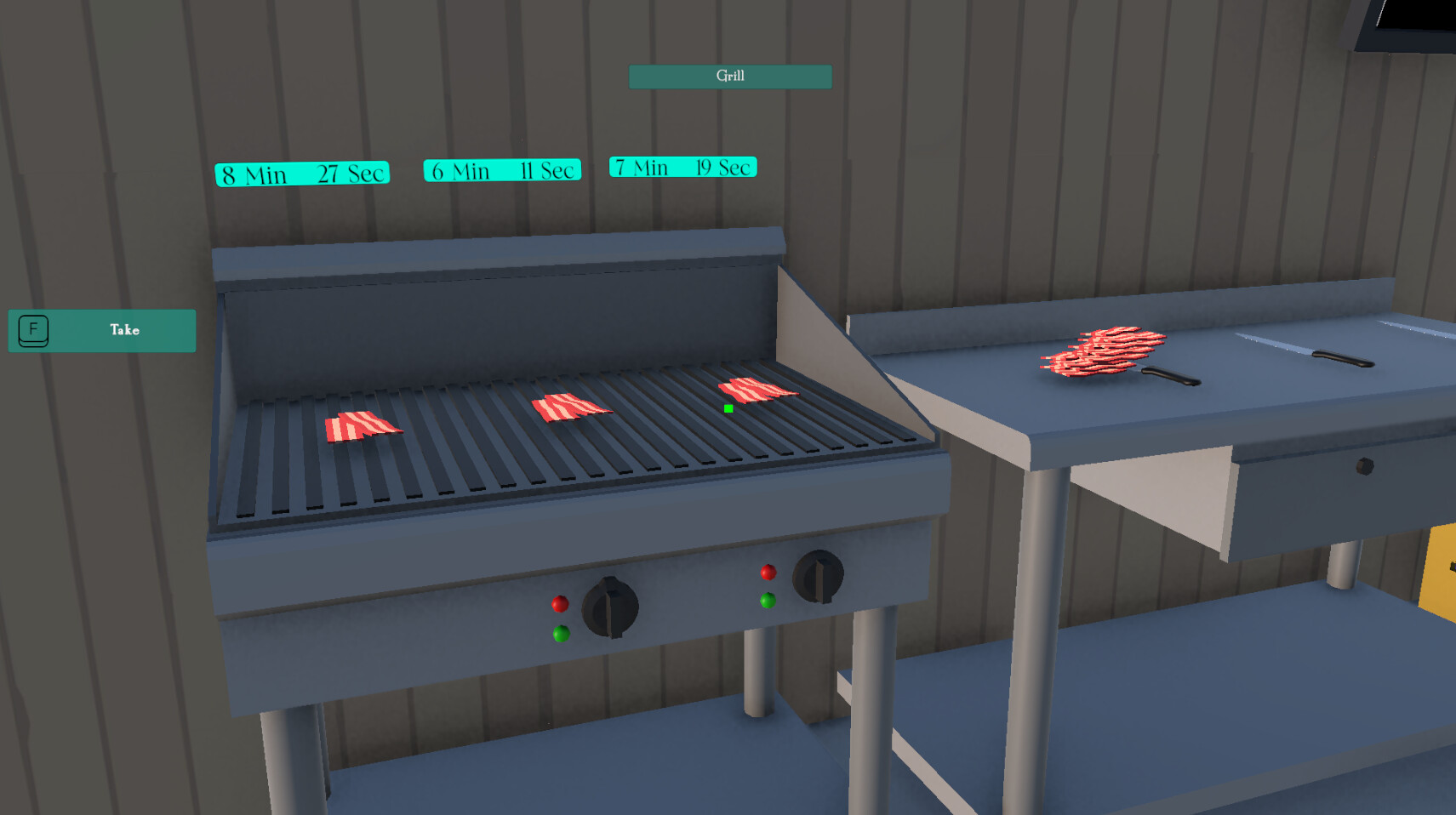Click the green square marker on the grill

[x=728, y=409]
